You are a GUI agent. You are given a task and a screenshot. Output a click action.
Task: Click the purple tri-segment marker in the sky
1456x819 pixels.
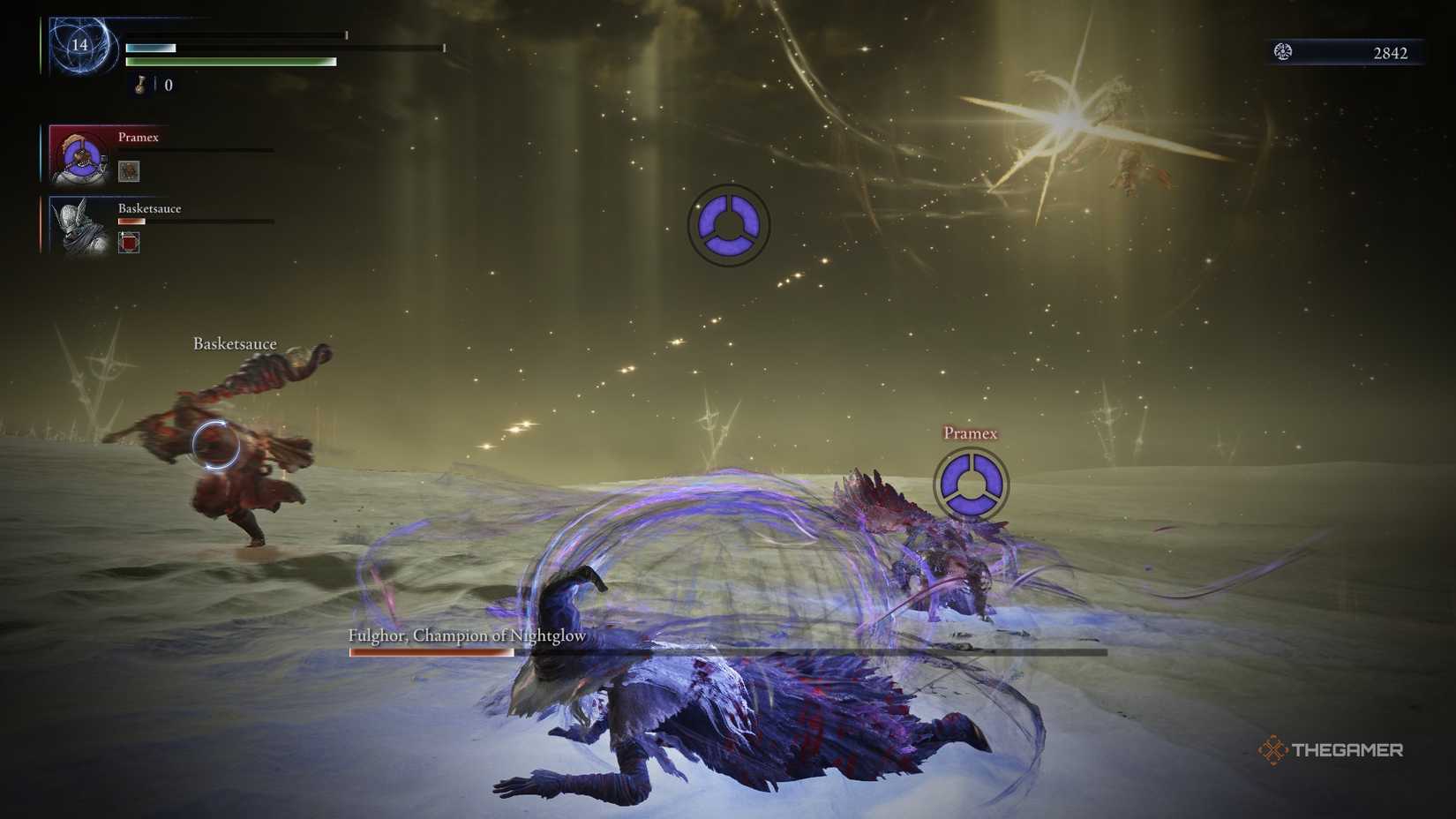point(729,225)
